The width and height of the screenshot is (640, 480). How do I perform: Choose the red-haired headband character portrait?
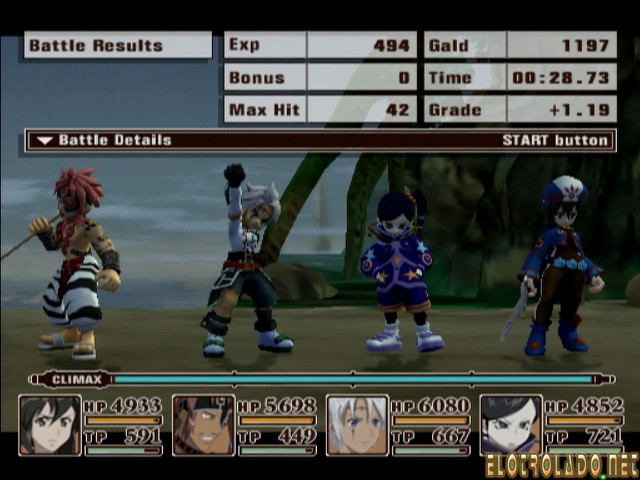(204, 425)
